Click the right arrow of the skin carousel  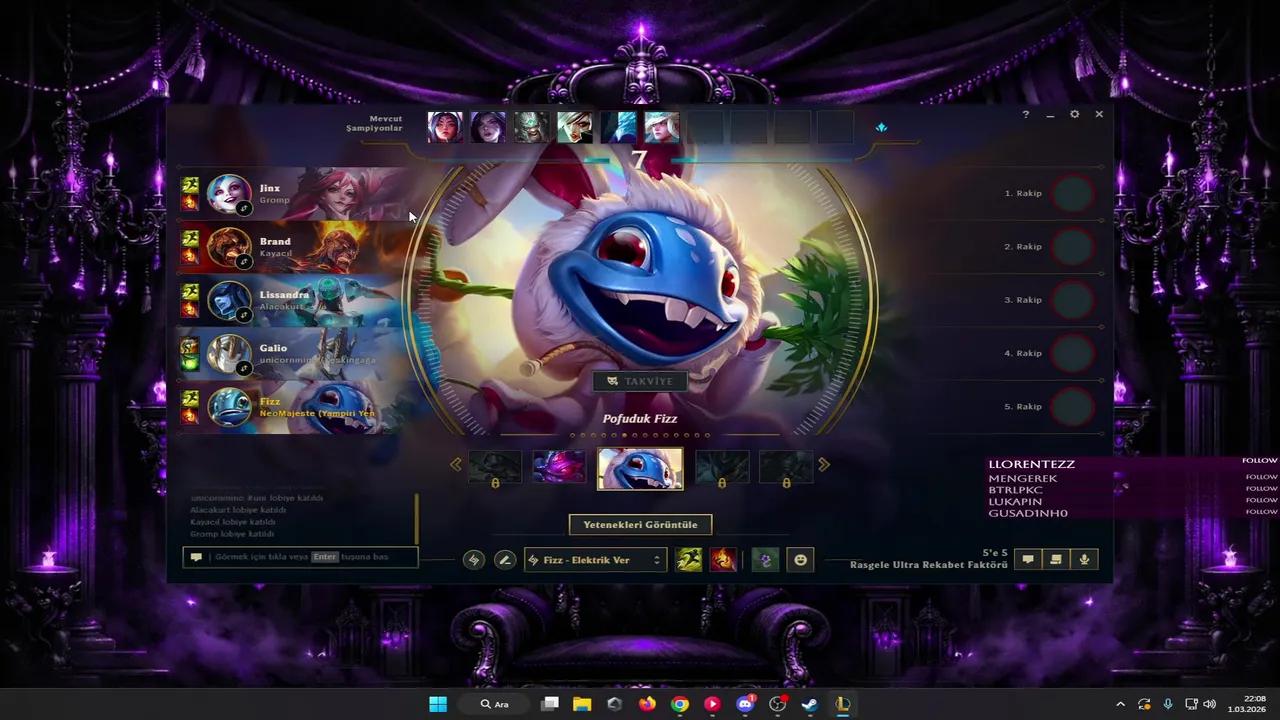[824, 464]
